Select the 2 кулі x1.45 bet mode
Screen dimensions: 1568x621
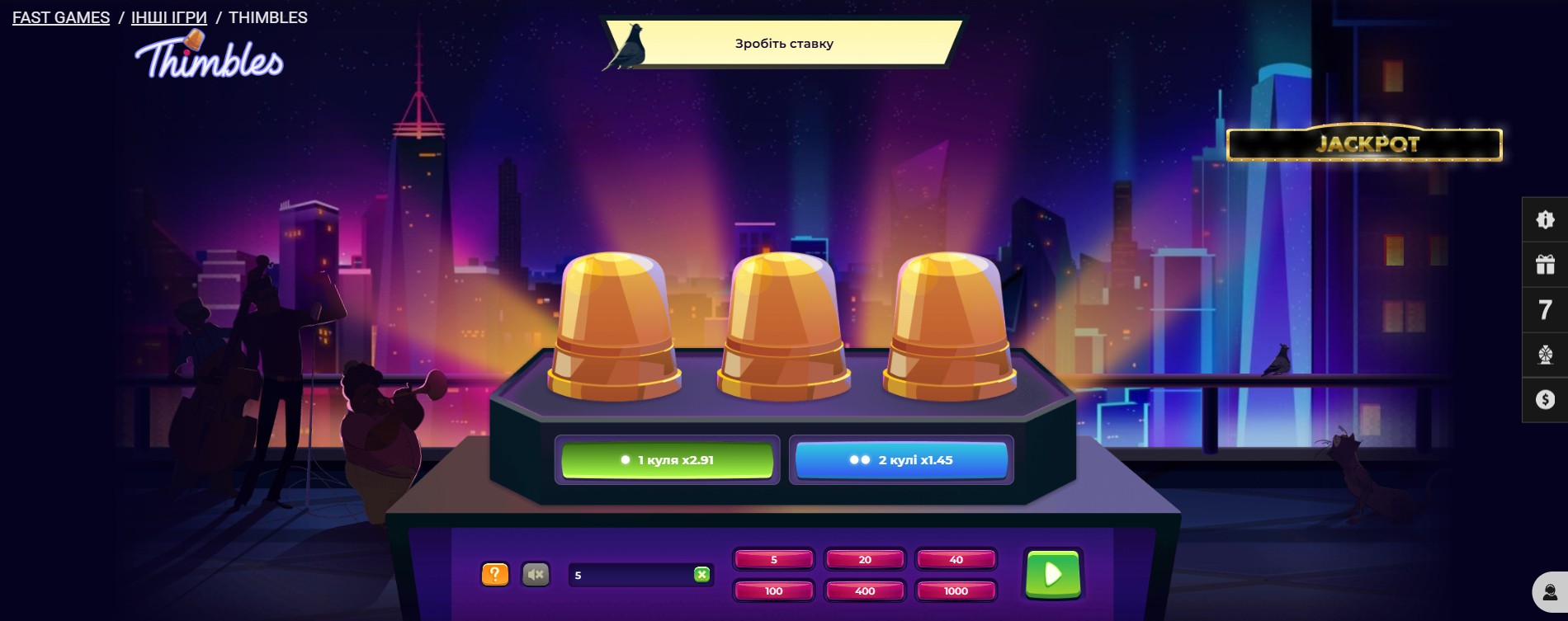point(901,459)
